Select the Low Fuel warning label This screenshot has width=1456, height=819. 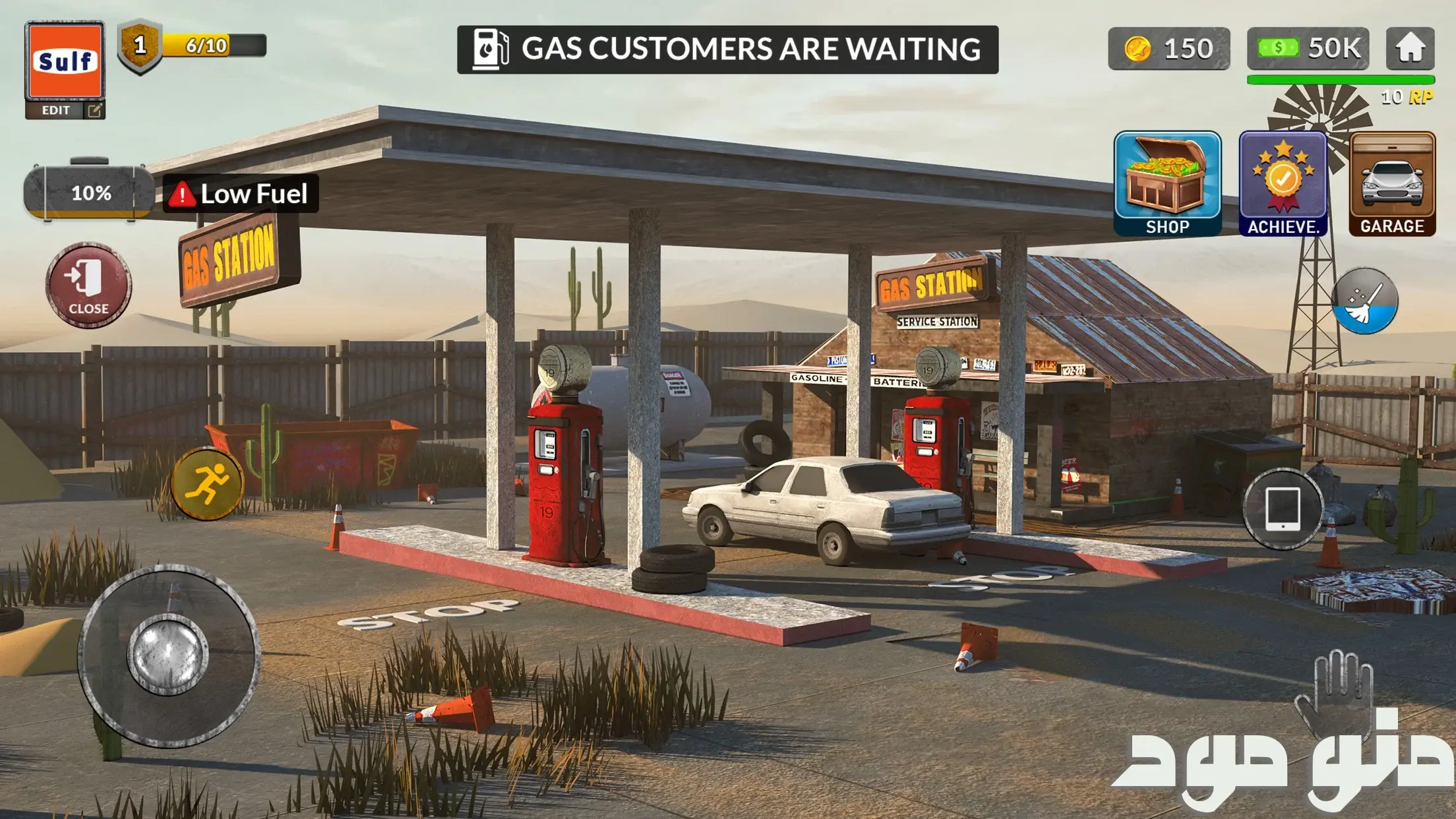point(241,194)
